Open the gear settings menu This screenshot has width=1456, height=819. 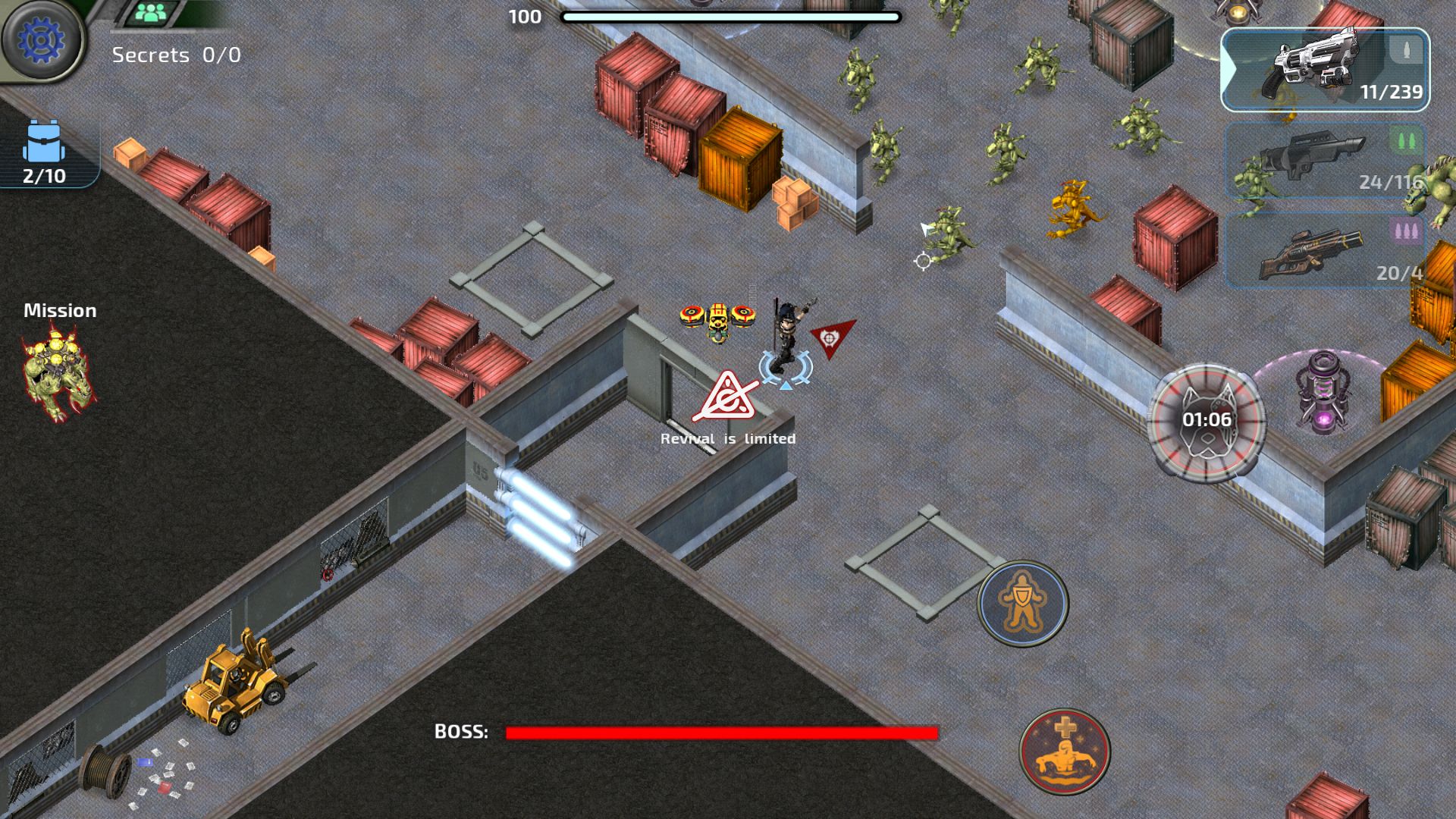(42, 41)
